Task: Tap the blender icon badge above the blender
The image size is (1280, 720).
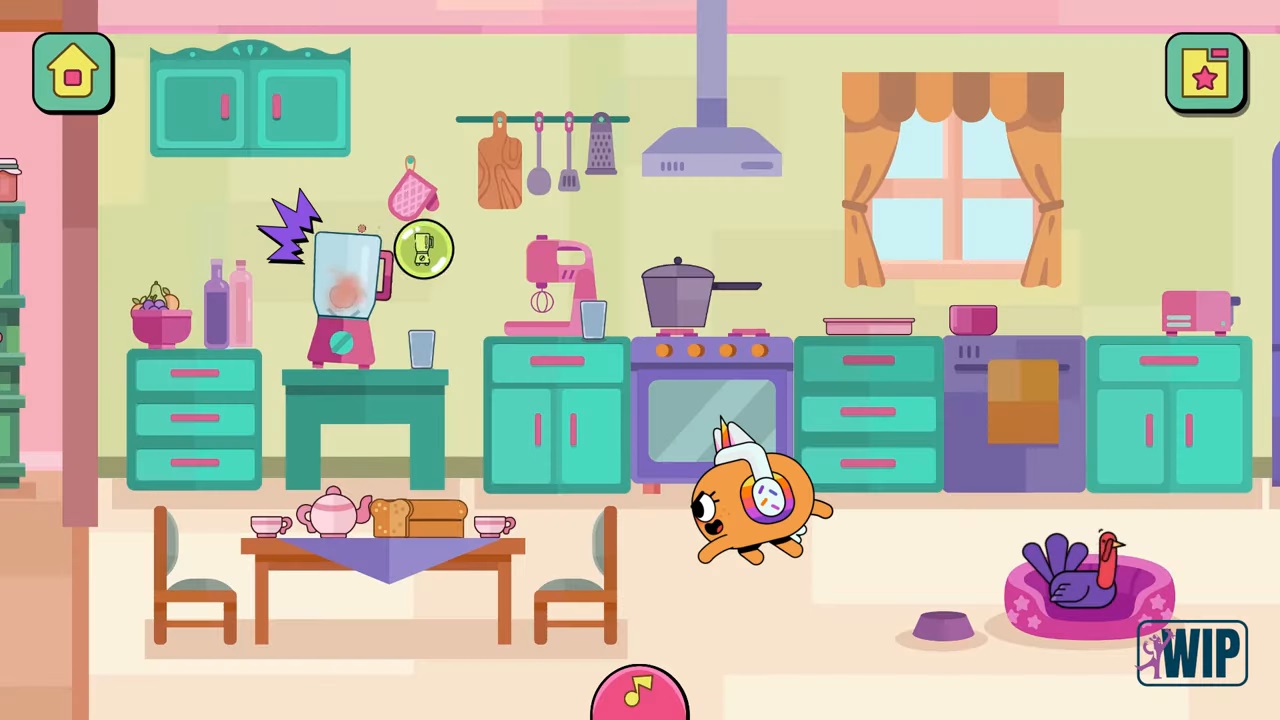Action: (423, 249)
